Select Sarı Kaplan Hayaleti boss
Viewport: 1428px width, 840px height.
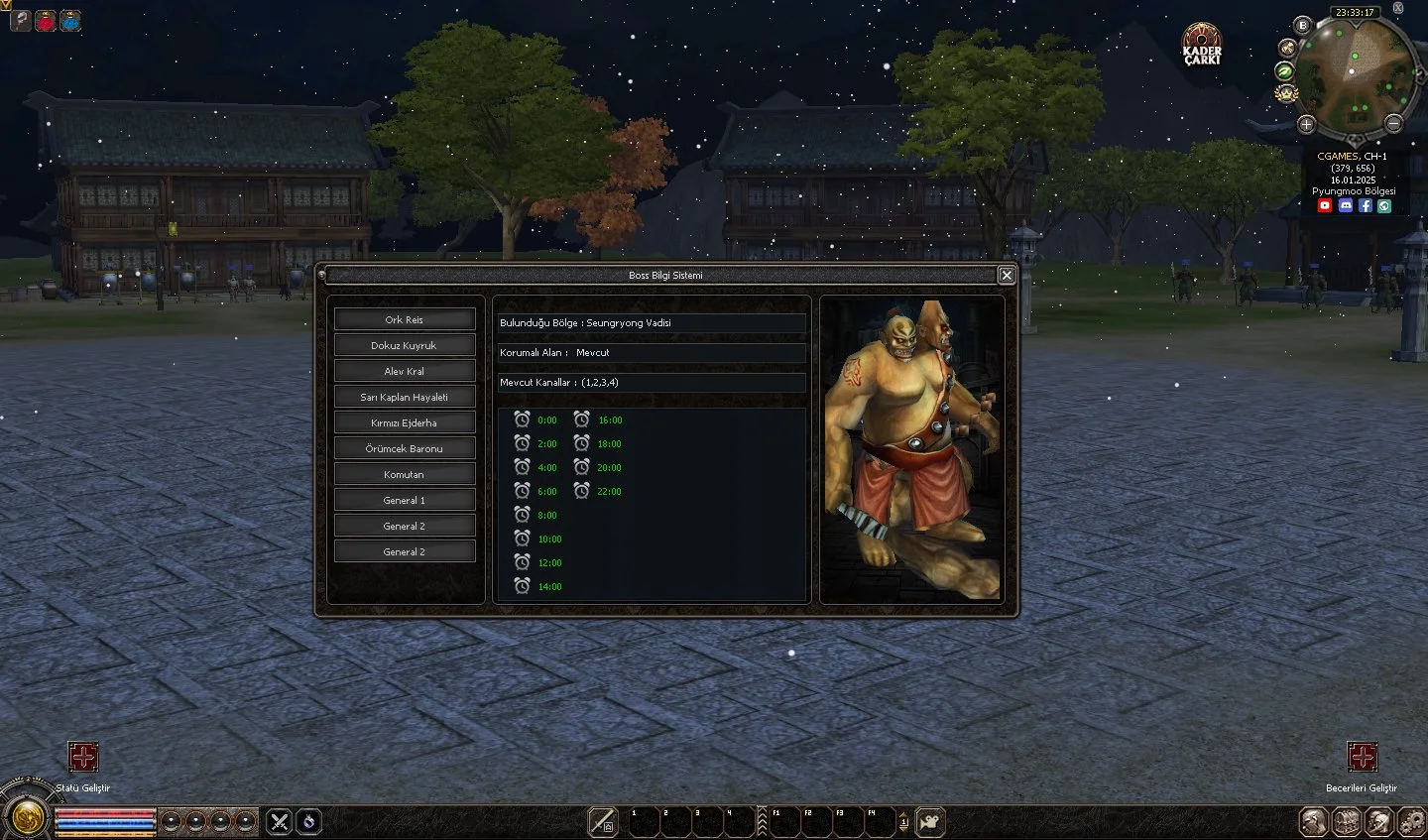(405, 397)
